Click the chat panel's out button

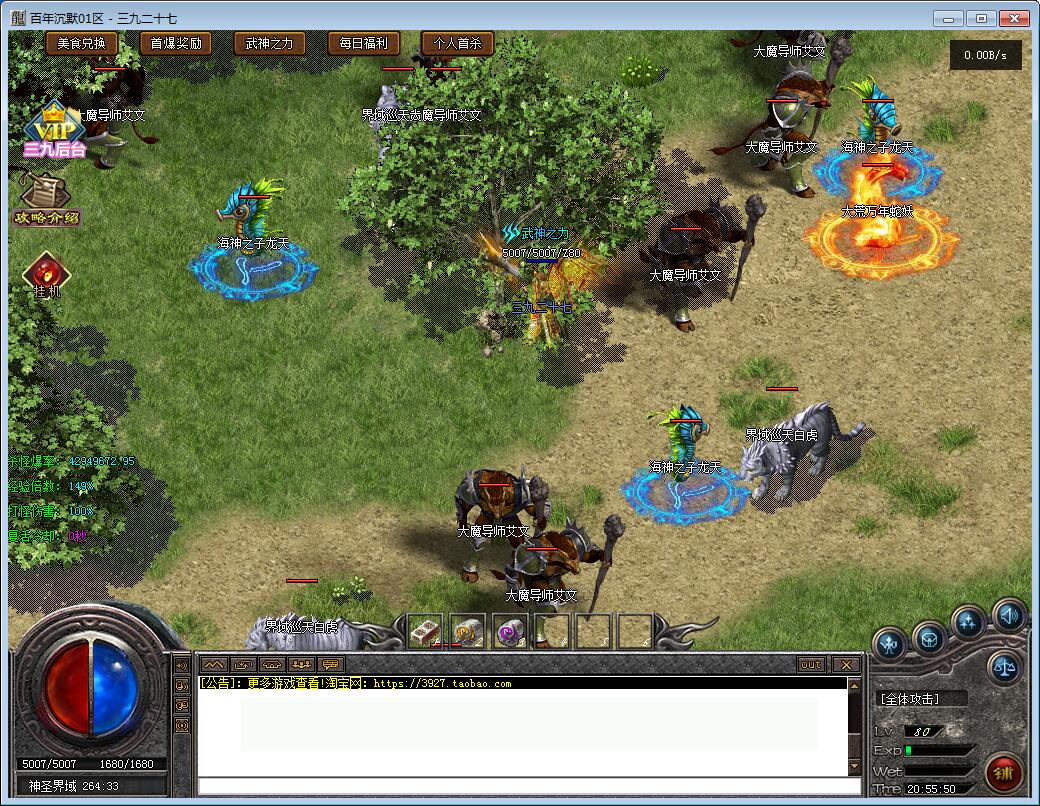pos(811,665)
